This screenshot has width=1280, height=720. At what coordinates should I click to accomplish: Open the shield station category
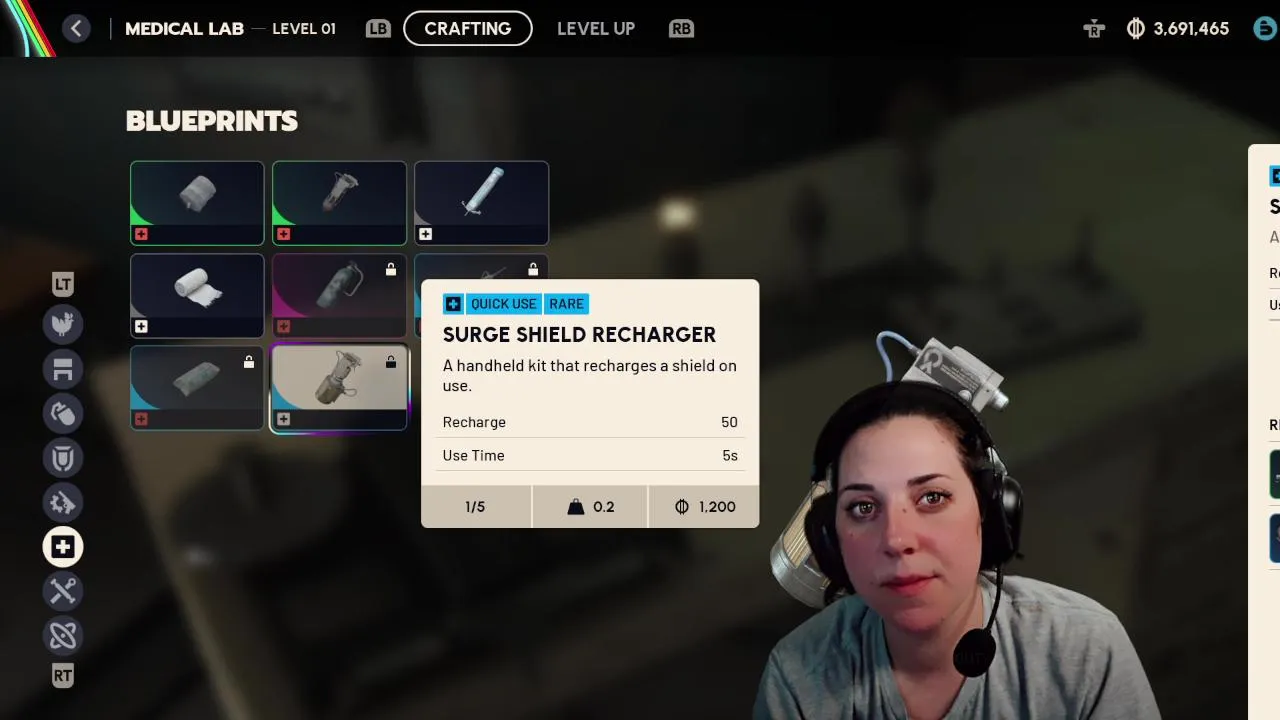pyautogui.click(x=63, y=458)
